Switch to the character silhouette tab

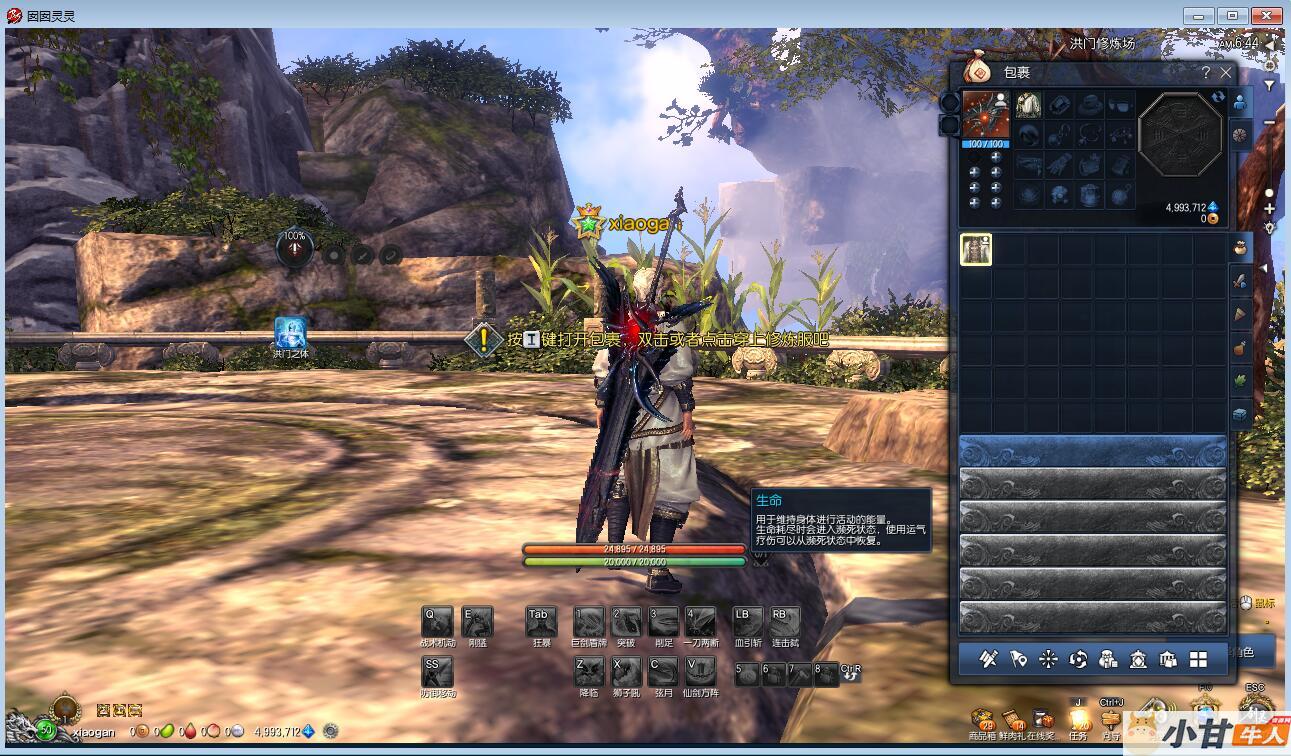click(1240, 102)
